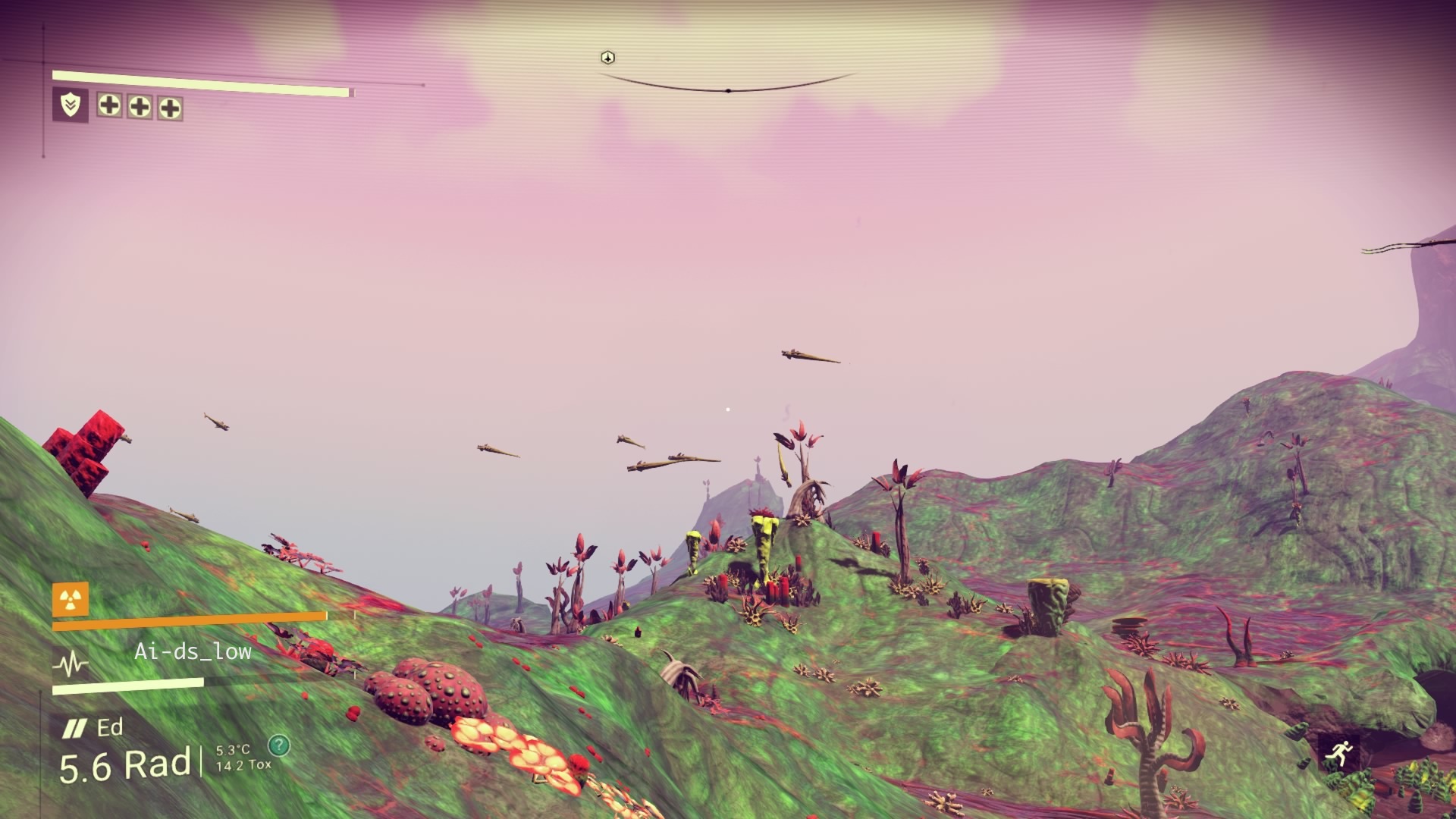Select the hexagonal compass marker
The width and height of the screenshot is (1456, 819).
tap(607, 58)
